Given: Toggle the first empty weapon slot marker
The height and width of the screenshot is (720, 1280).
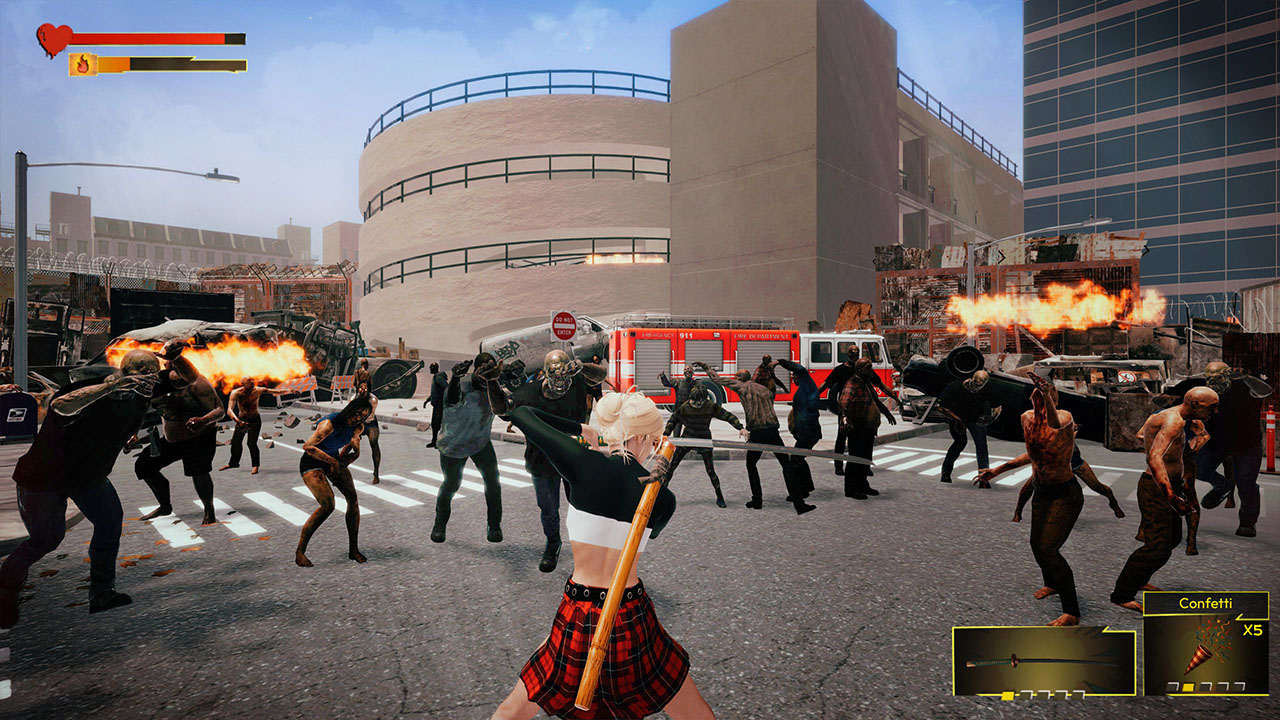Looking at the screenshot, I should pyautogui.click(x=1027, y=693).
